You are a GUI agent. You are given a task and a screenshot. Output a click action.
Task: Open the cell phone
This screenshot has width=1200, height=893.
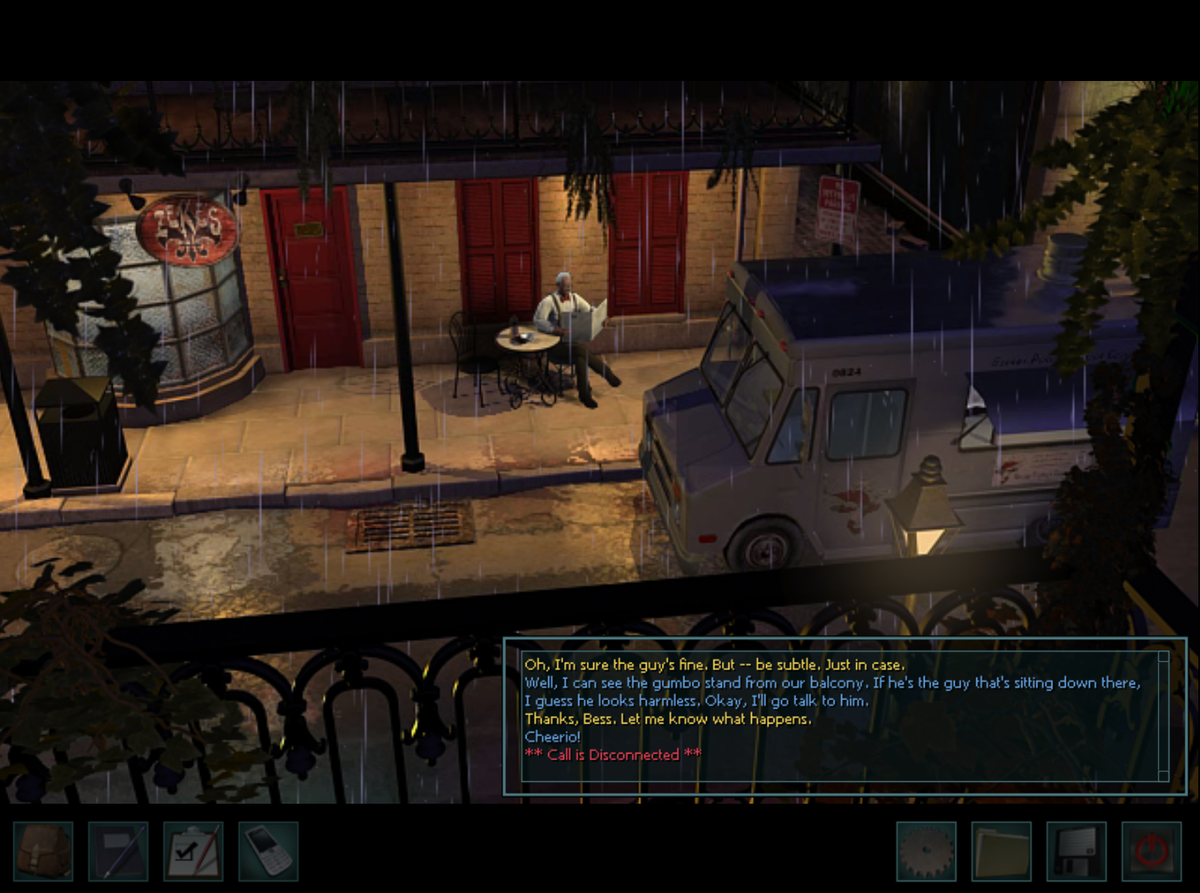tap(268, 851)
